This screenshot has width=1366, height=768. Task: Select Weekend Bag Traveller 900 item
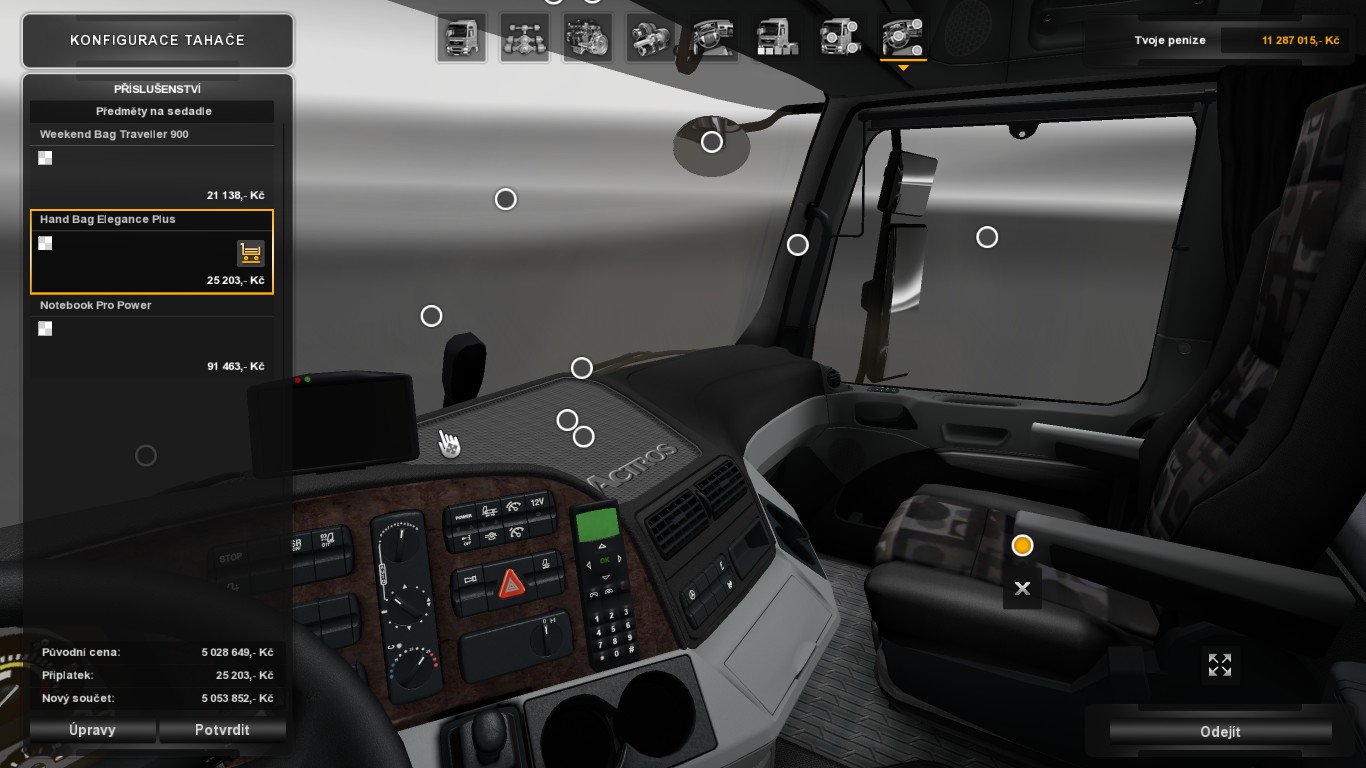pyautogui.click(x=151, y=165)
